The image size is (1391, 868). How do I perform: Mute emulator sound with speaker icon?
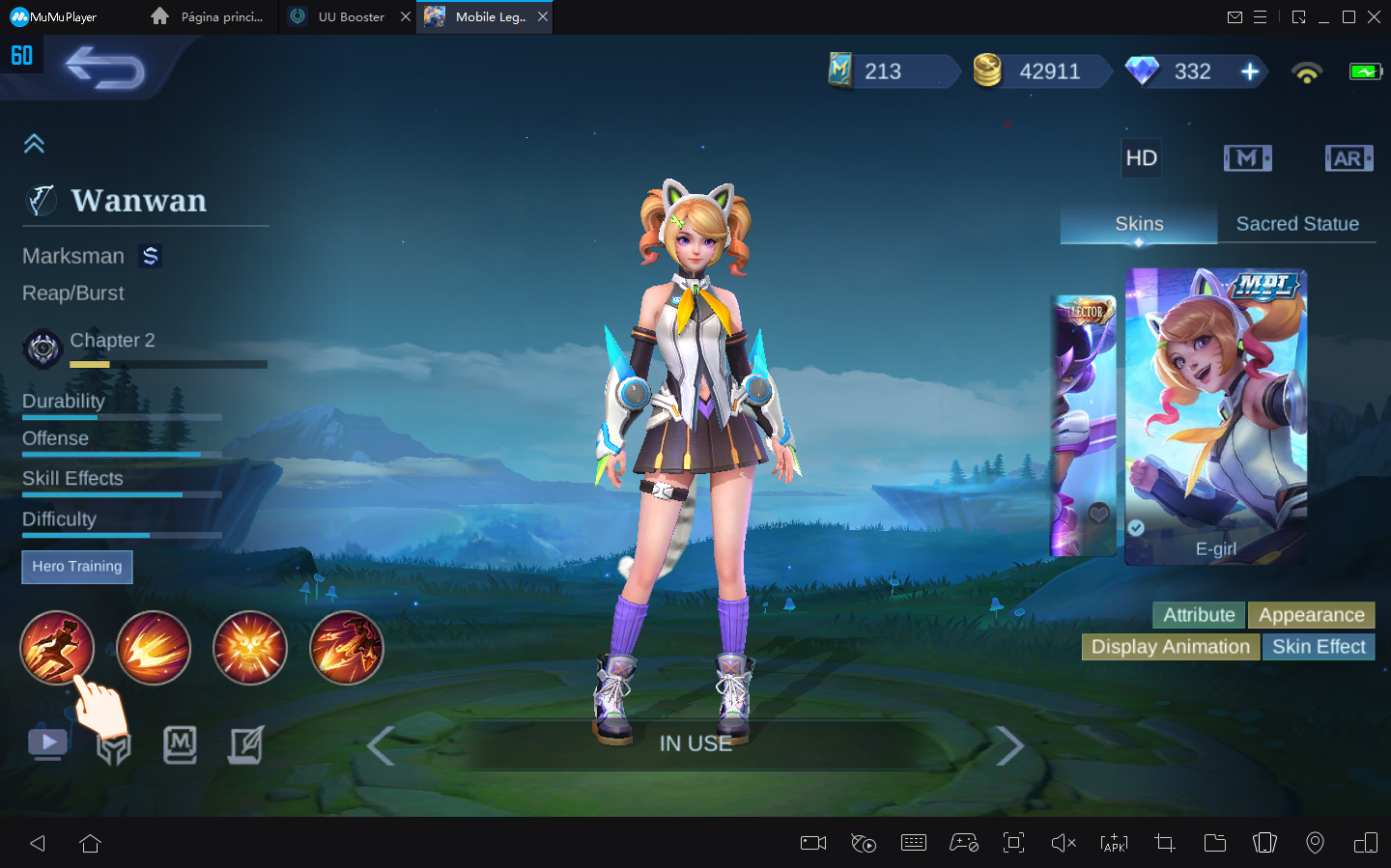1064,843
